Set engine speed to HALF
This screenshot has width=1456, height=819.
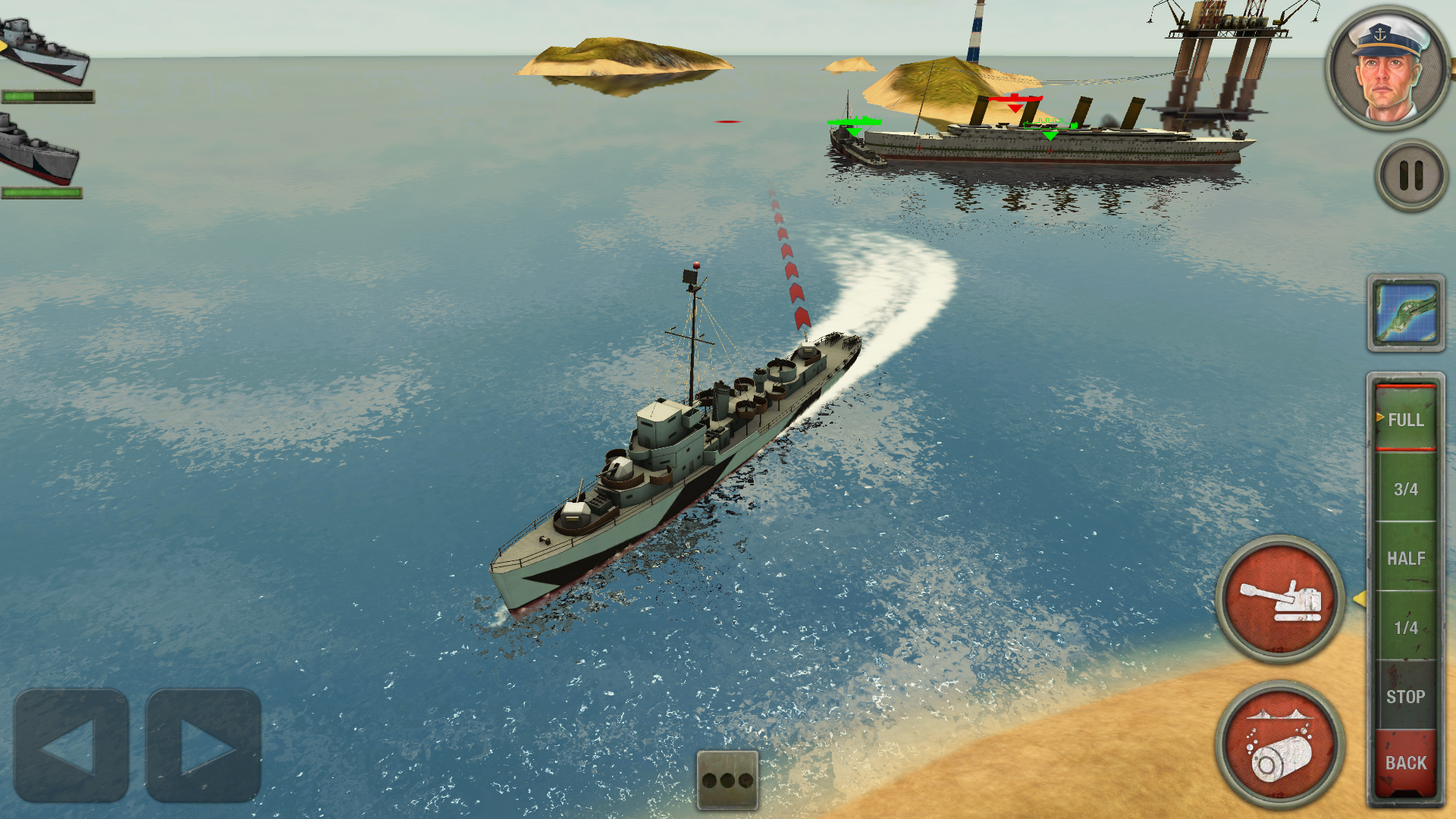click(1407, 559)
